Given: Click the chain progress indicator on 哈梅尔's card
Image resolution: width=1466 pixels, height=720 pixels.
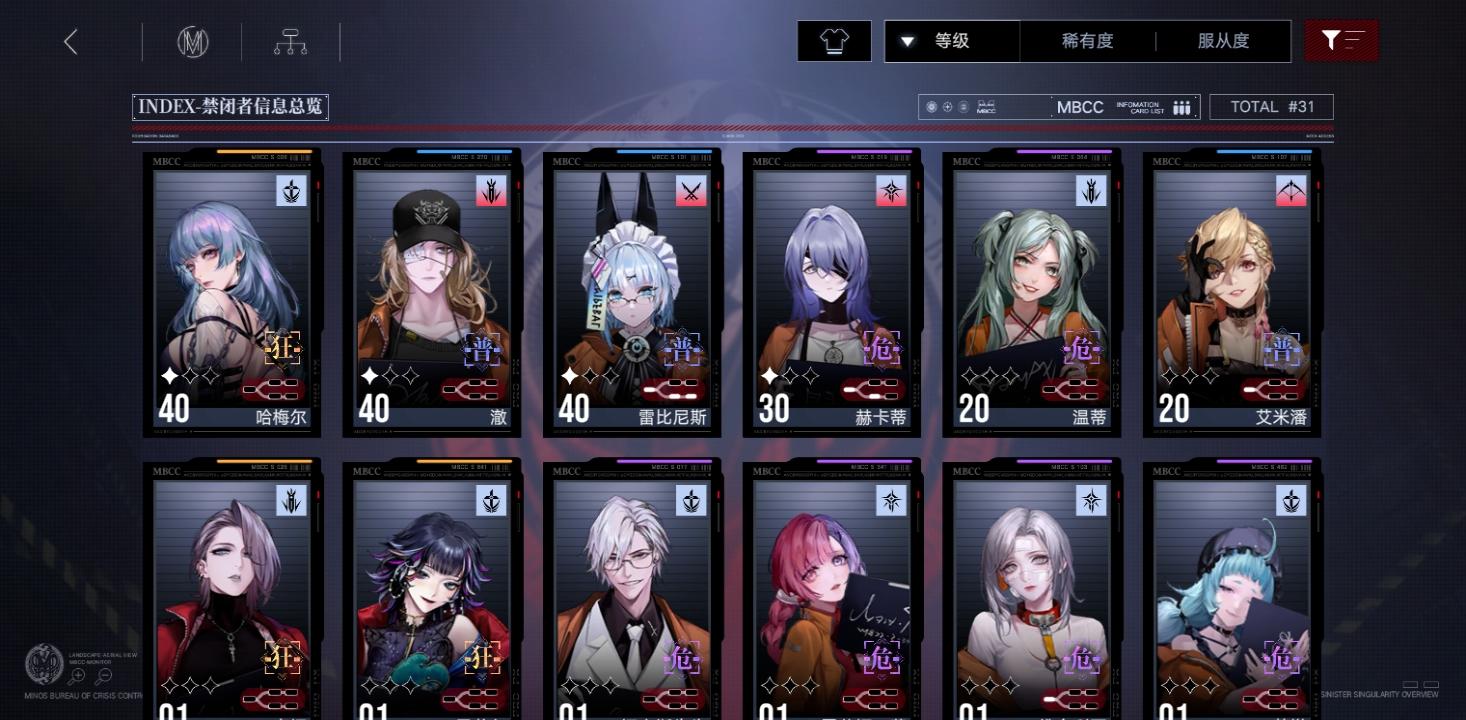Looking at the screenshot, I should click(x=271, y=390).
